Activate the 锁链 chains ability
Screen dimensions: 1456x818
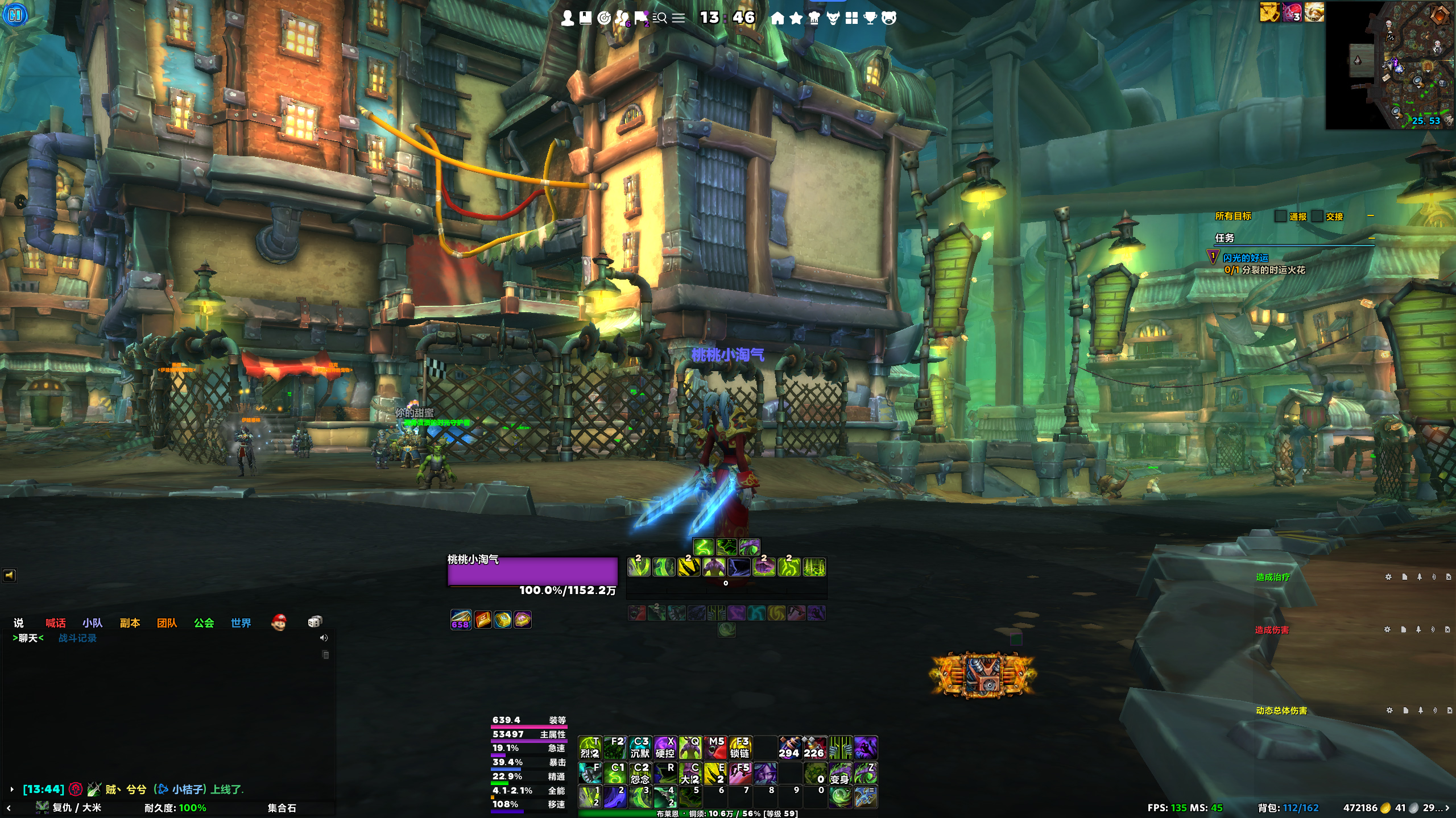tap(740, 748)
